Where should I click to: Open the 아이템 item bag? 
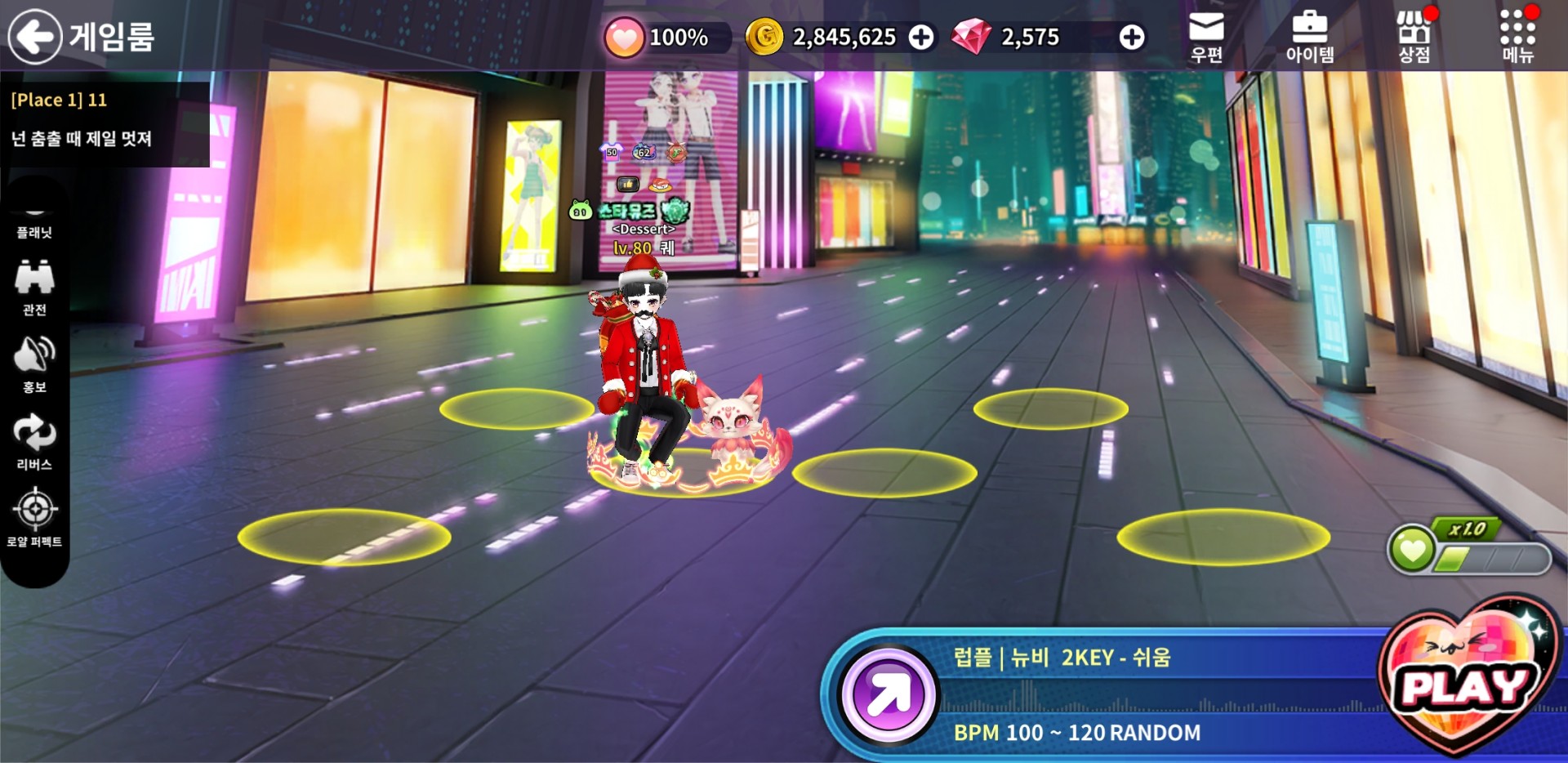(1309, 37)
